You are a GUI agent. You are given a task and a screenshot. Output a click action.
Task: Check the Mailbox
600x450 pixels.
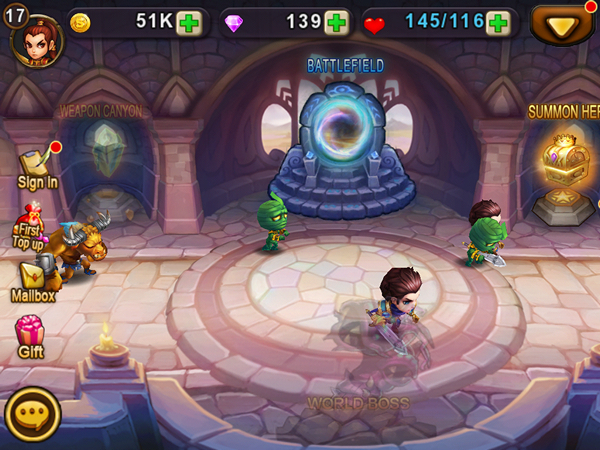[x=33, y=278]
